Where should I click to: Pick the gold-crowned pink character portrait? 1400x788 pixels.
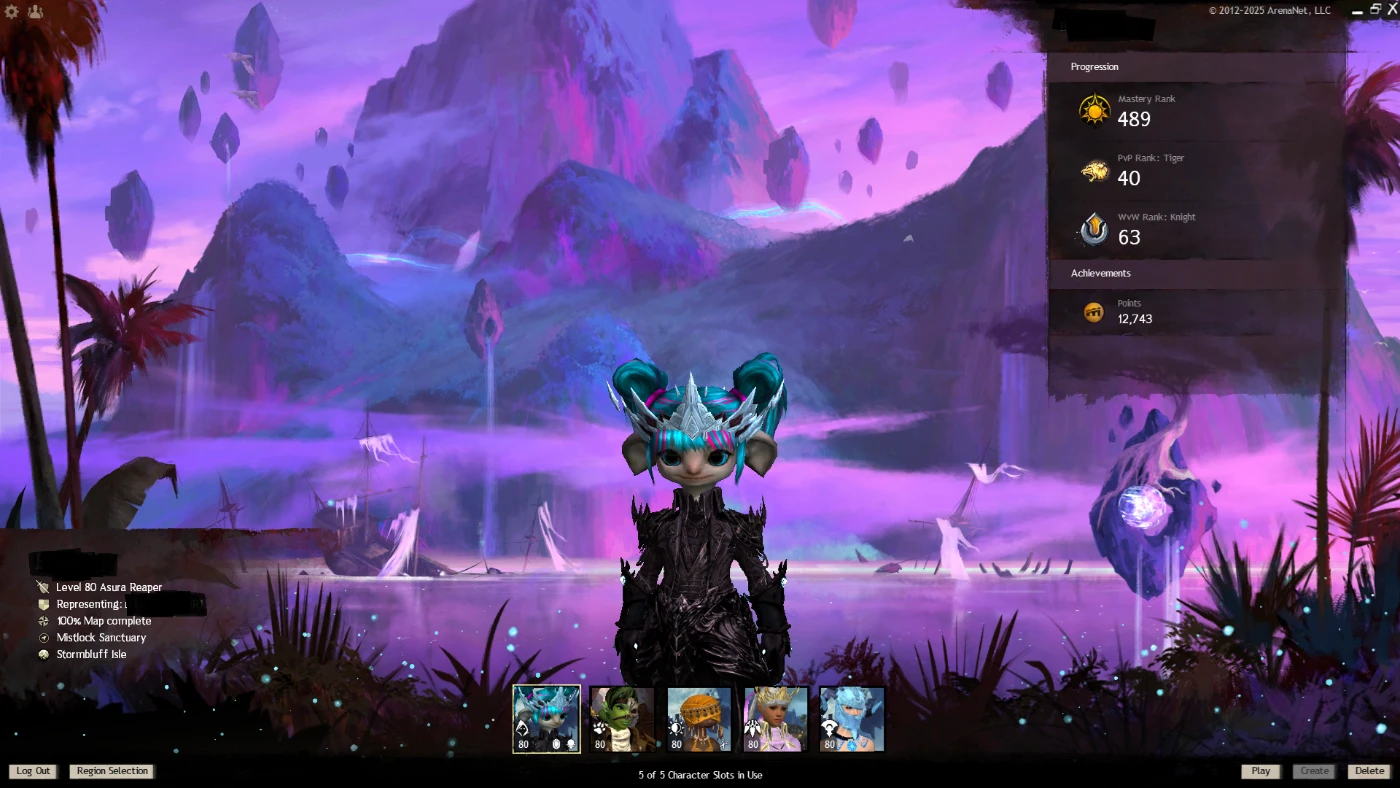(776, 718)
